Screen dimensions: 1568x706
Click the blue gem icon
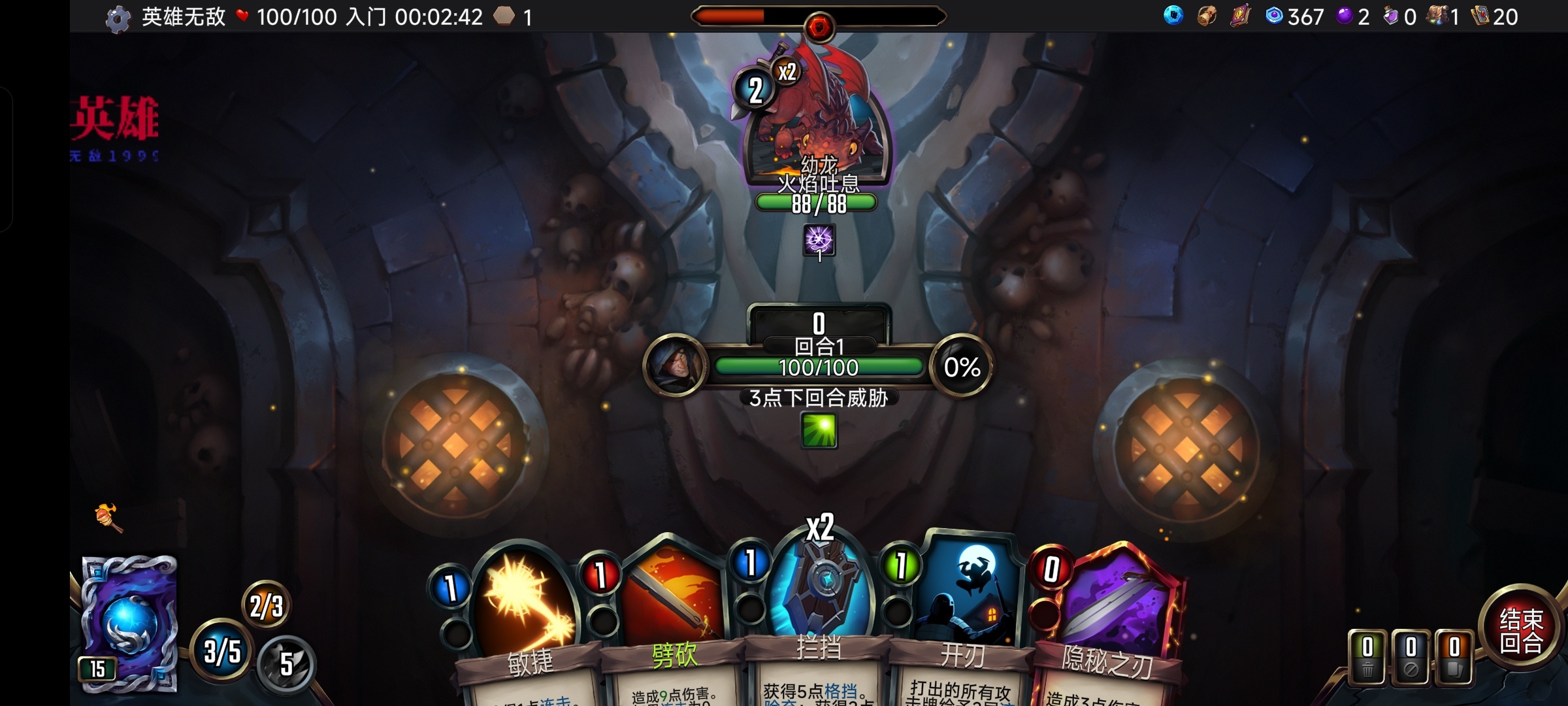click(1173, 16)
